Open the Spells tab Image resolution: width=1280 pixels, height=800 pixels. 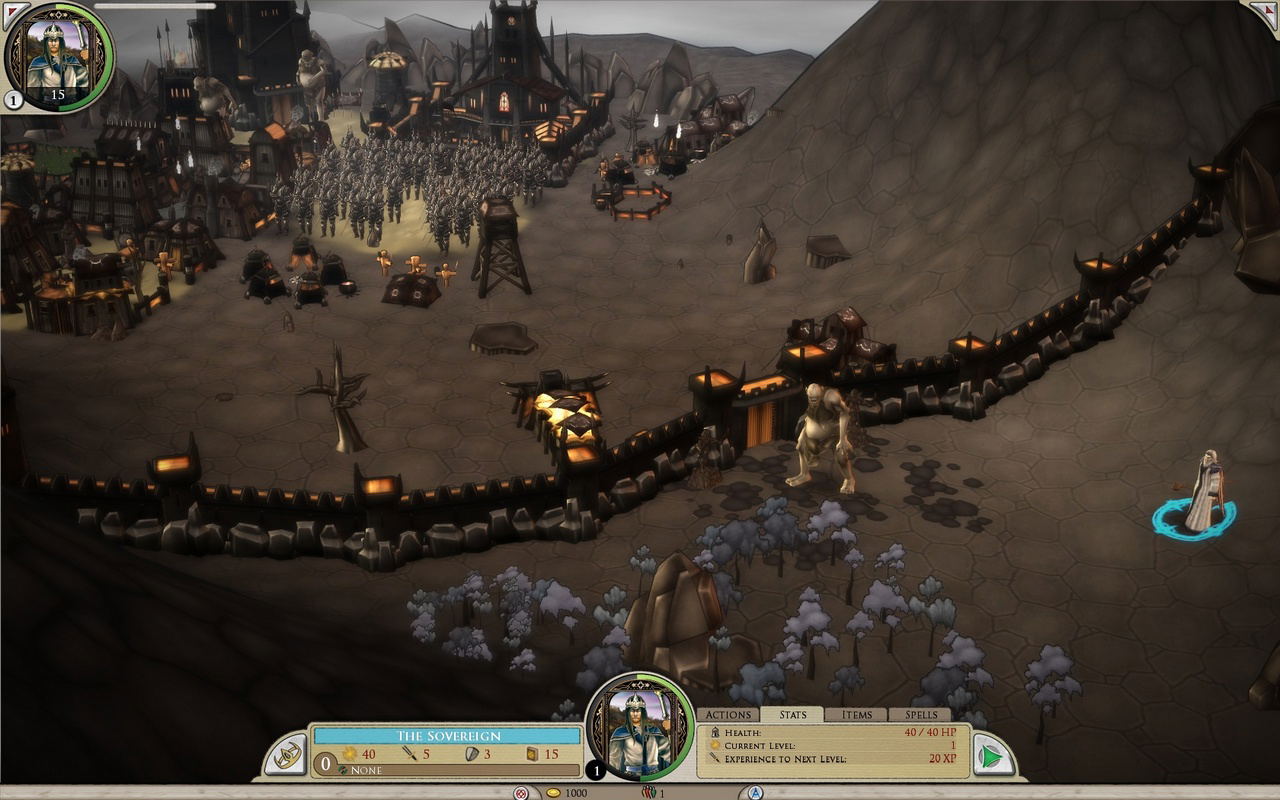pyautogui.click(x=921, y=715)
